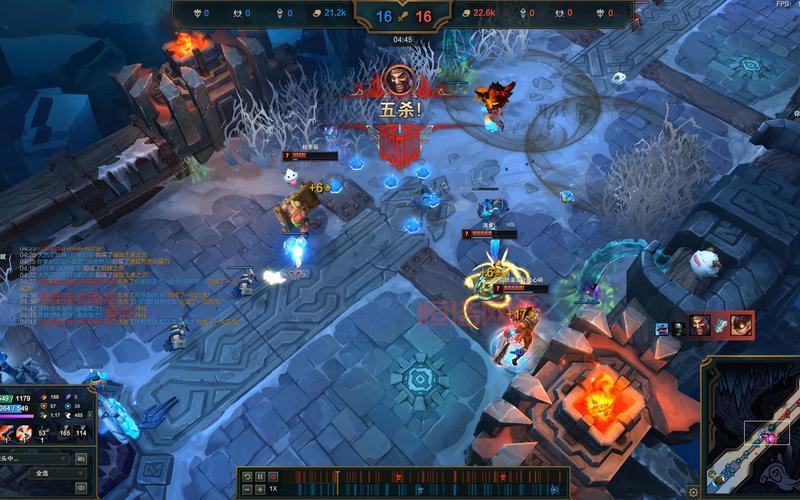Click the killer portrait in the kill feed
This screenshot has height=500, width=800.
[x=699, y=325]
